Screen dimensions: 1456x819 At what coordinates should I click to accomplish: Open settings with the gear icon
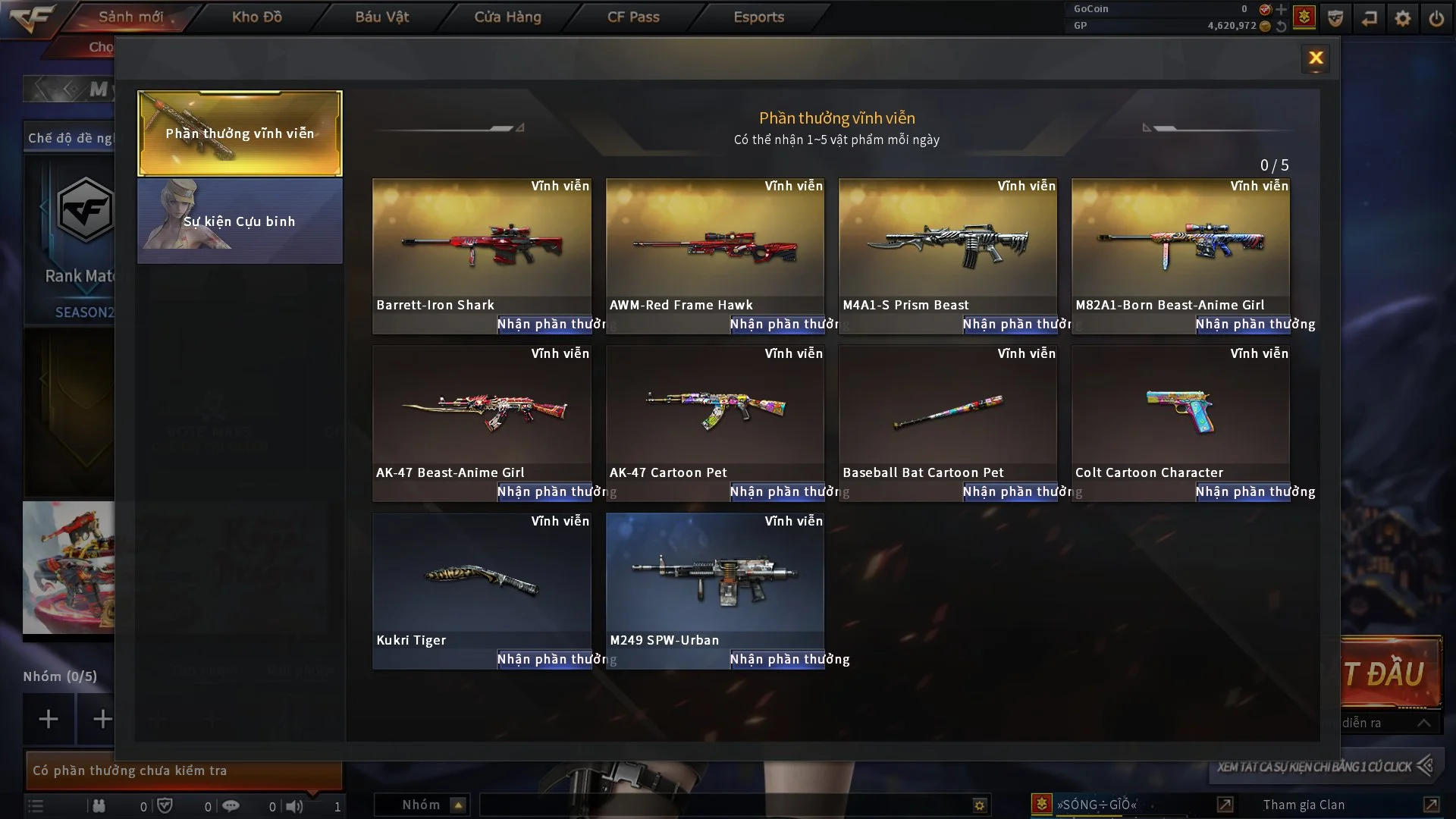(x=1403, y=18)
